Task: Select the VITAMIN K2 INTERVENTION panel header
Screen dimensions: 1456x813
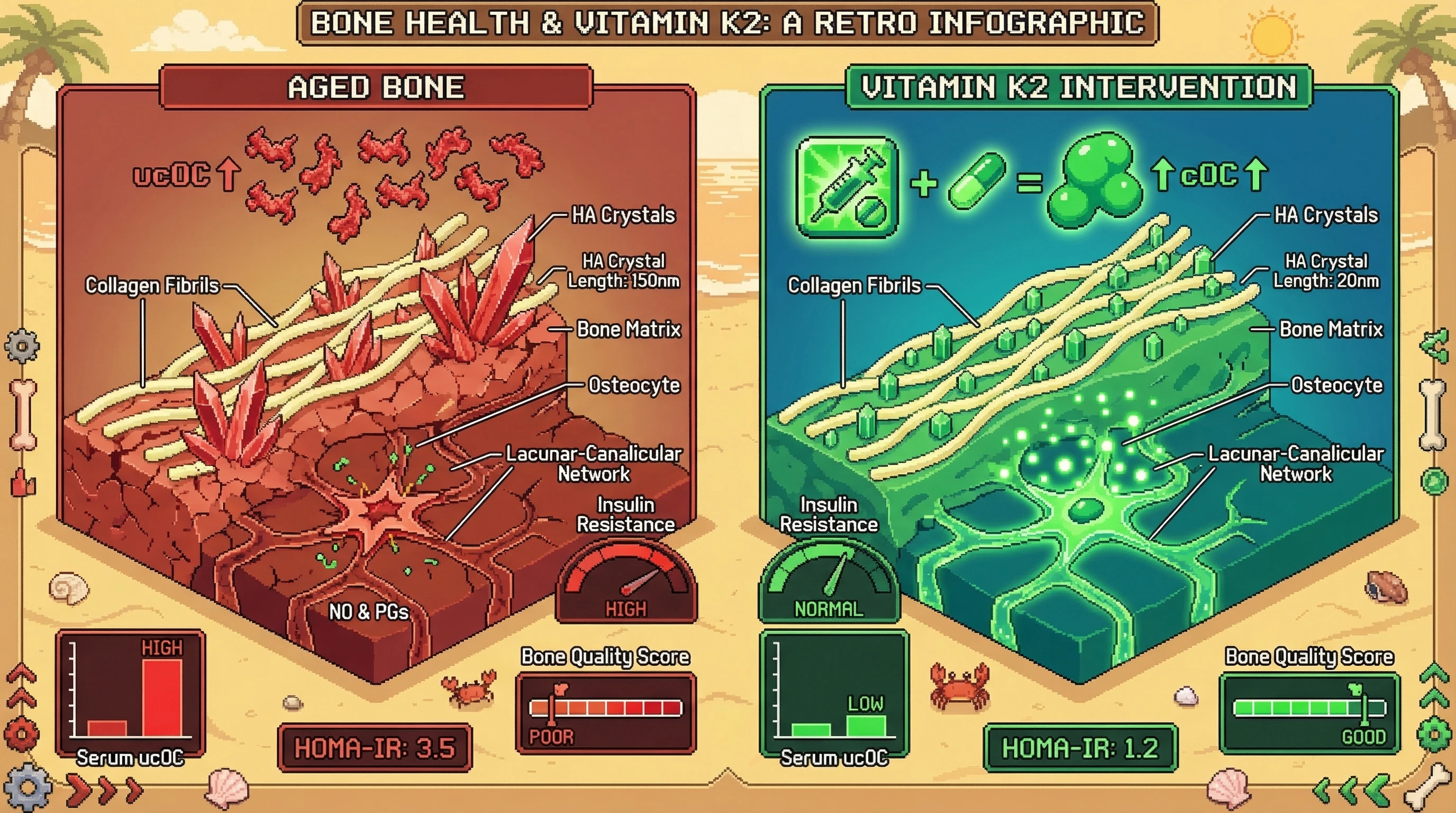Action: pyautogui.click(x=1078, y=87)
